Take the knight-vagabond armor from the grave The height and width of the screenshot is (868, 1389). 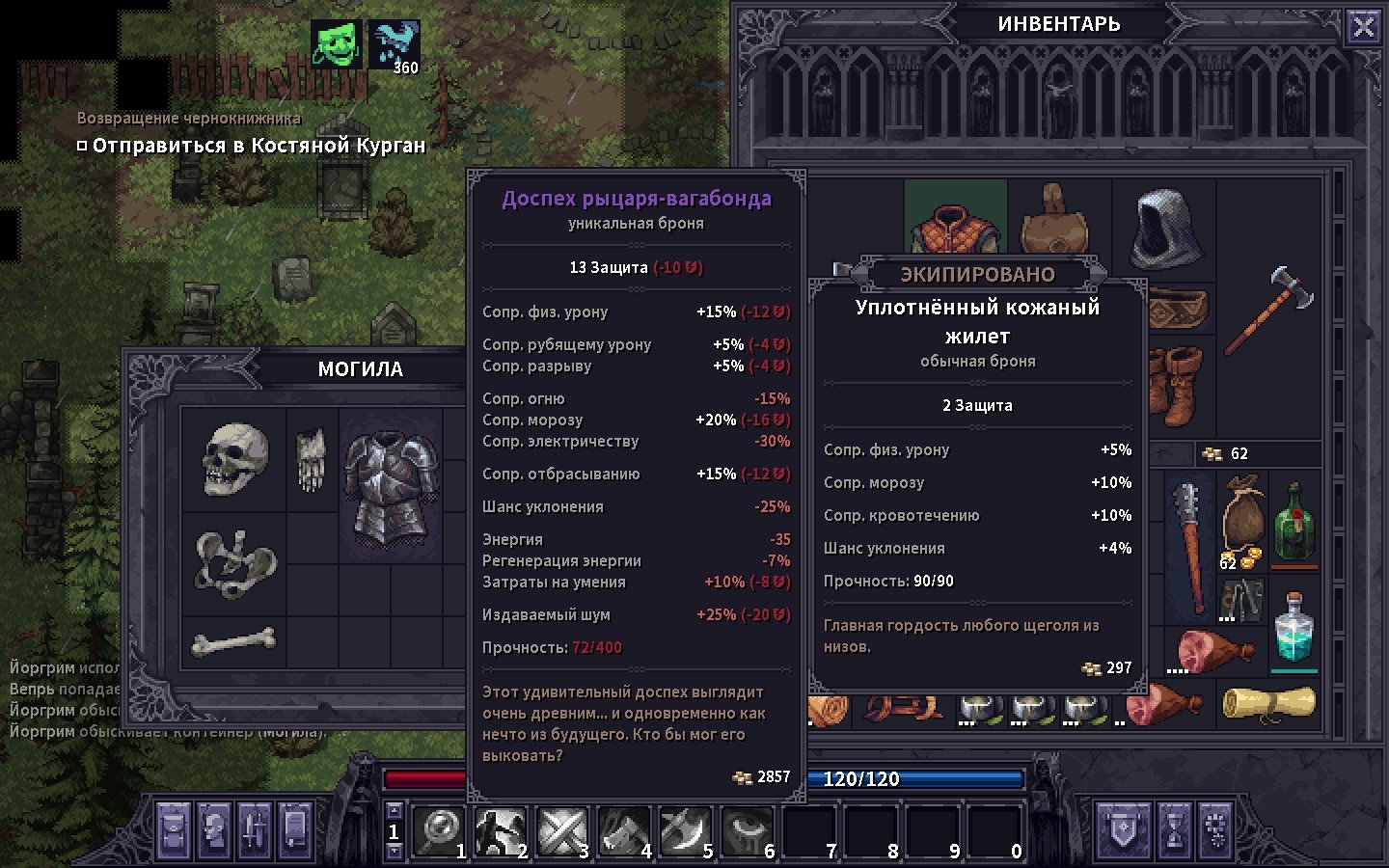click(390, 488)
